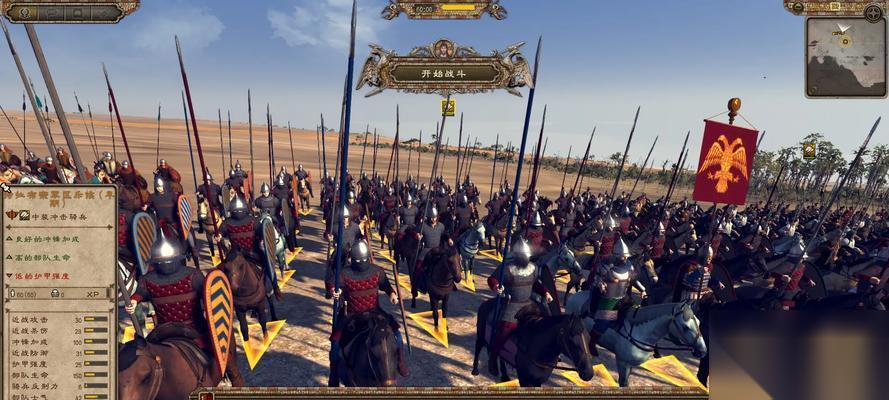Click the unit info panel title

[60, 196]
